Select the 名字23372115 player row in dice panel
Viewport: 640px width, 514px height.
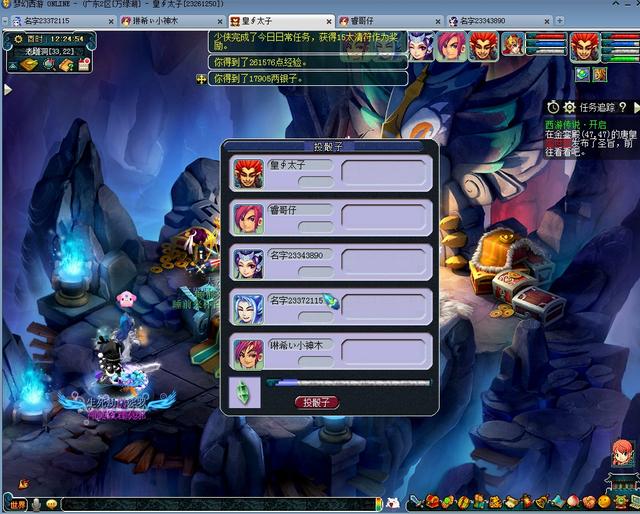pos(331,307)
